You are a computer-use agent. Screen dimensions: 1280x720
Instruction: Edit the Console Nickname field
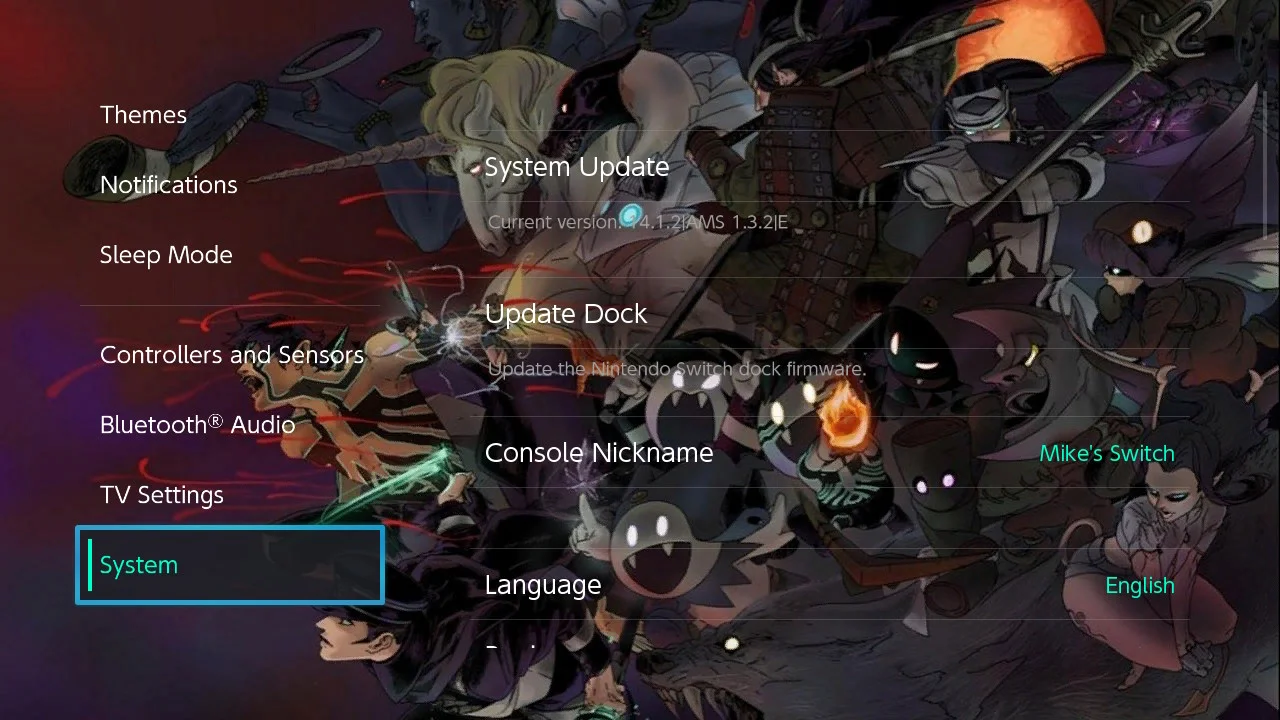[598, 452]
